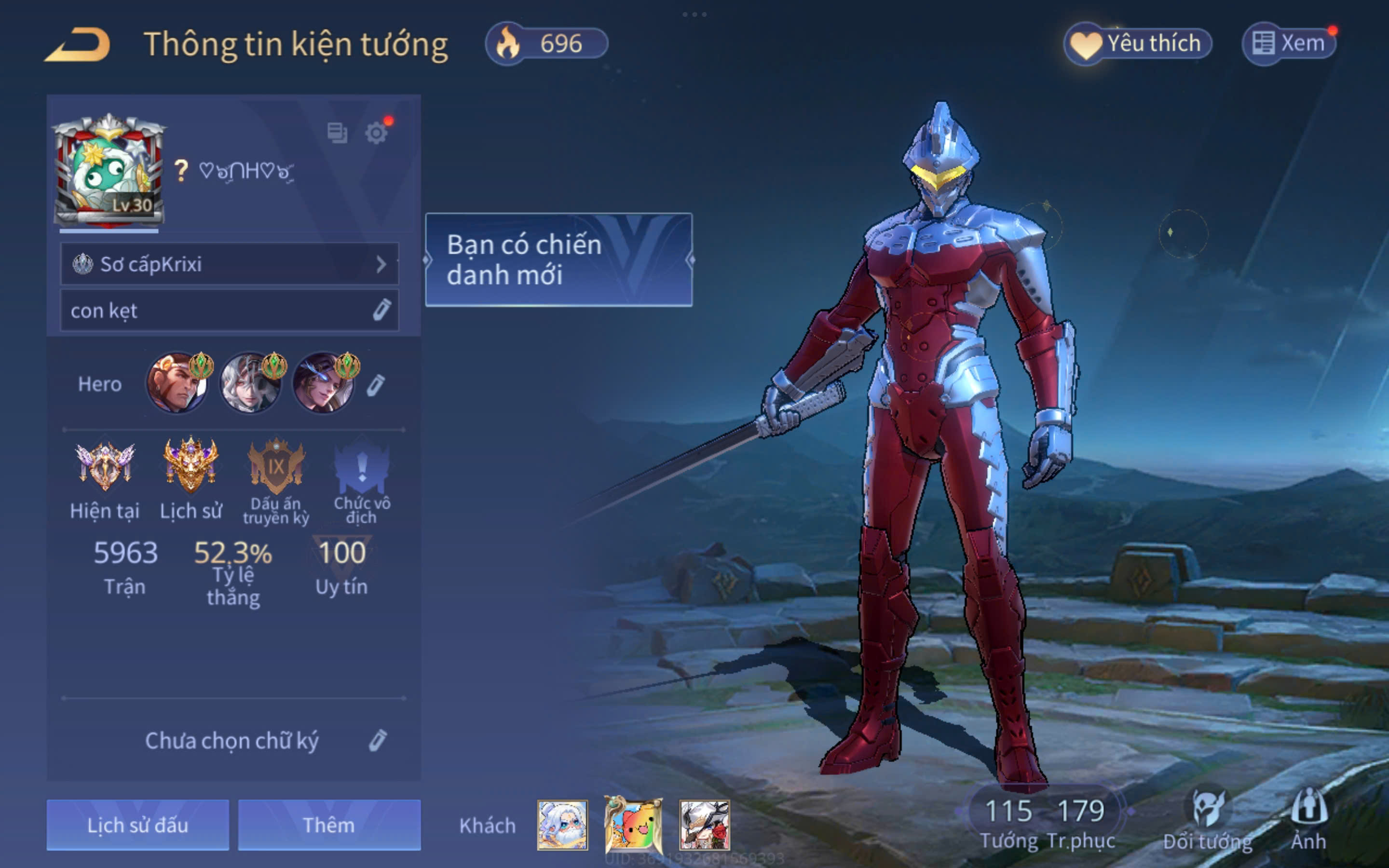Open the chat log icon beside gear
This screenshot has width=1389, height=868.
(337, 133)
